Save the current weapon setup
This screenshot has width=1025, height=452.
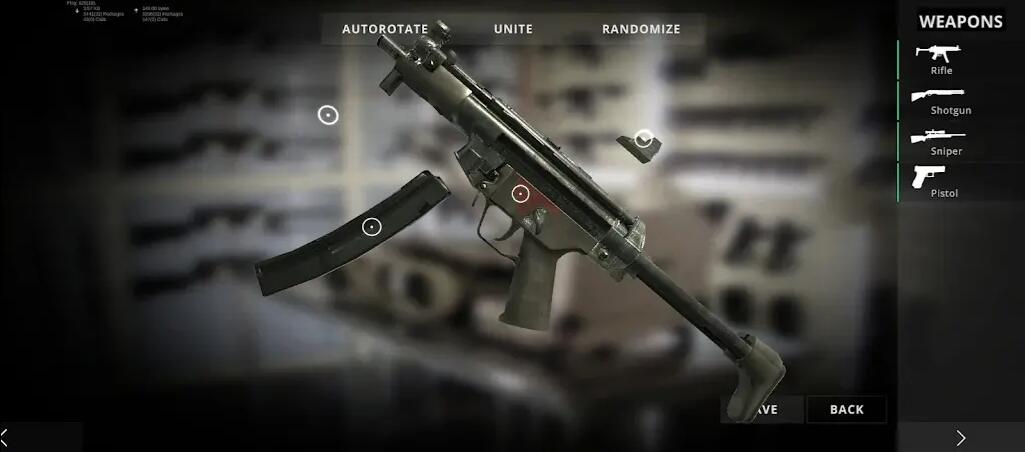tap(763, 409)
